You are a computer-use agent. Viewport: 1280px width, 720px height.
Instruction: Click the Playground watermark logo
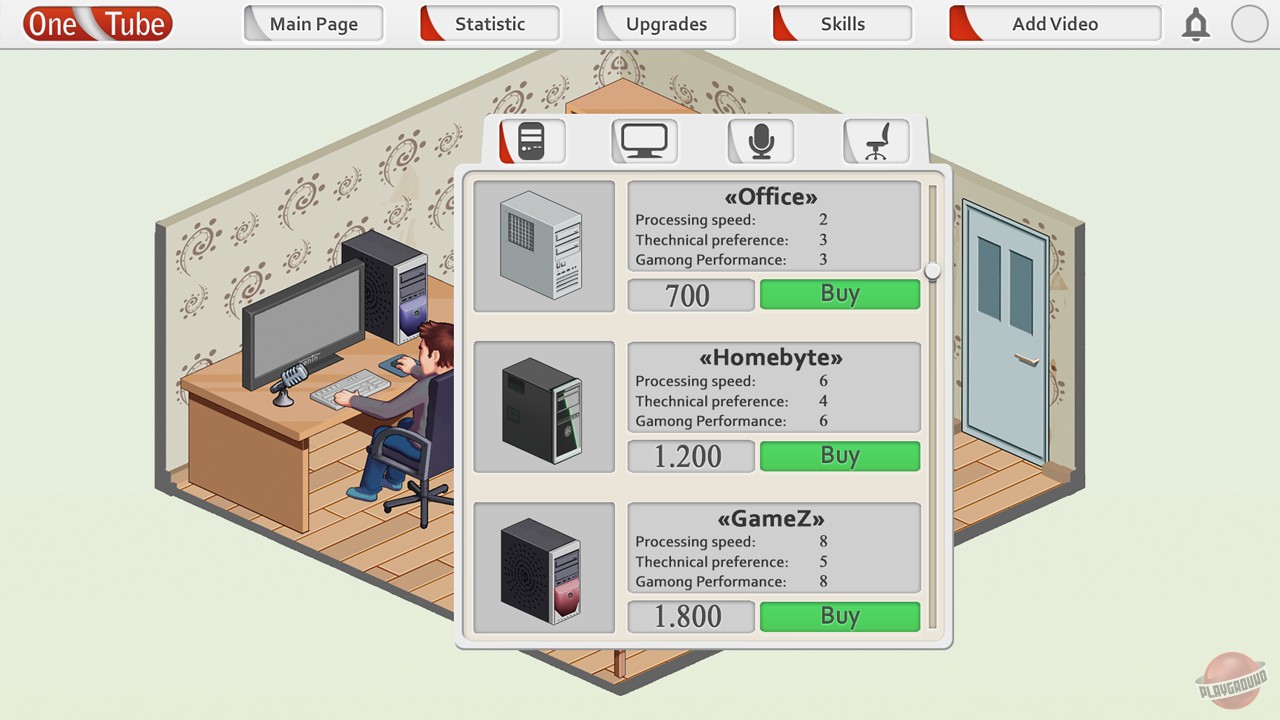coord(1231,687)
